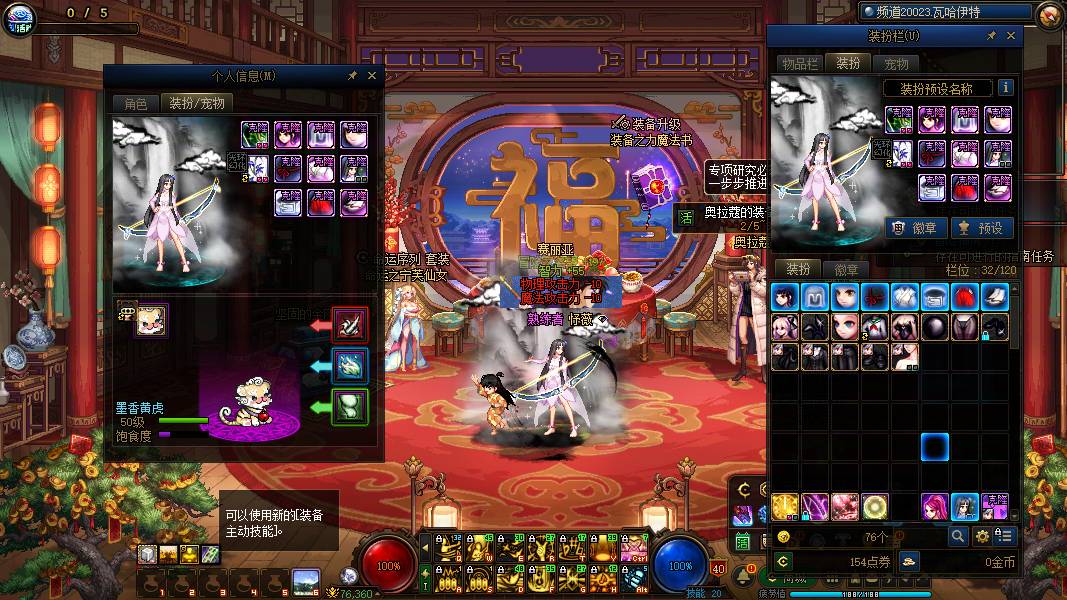Switch to the 物品栏 tab

[801, 63]
